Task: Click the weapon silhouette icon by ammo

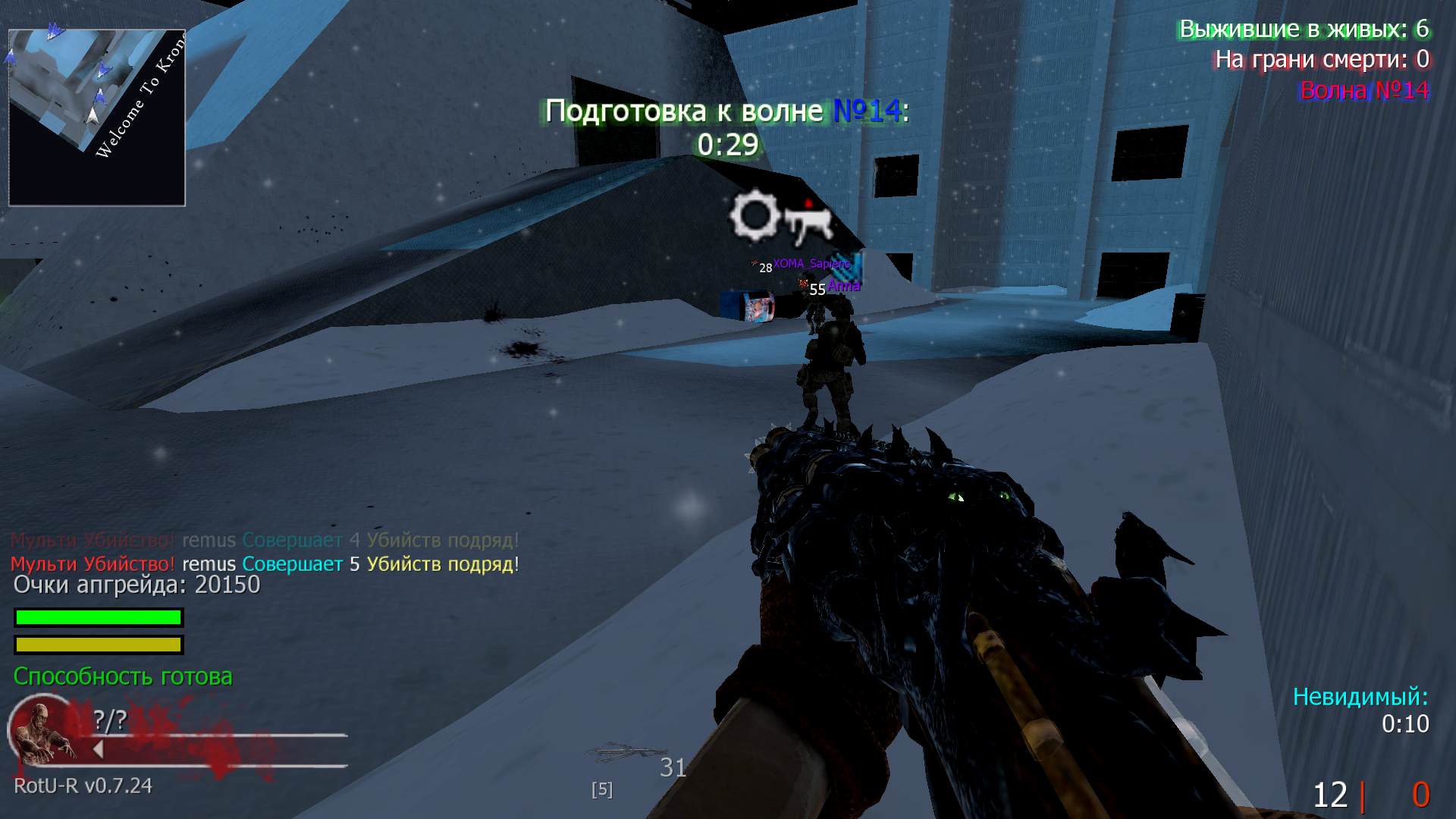Action: tap(623, 754)
